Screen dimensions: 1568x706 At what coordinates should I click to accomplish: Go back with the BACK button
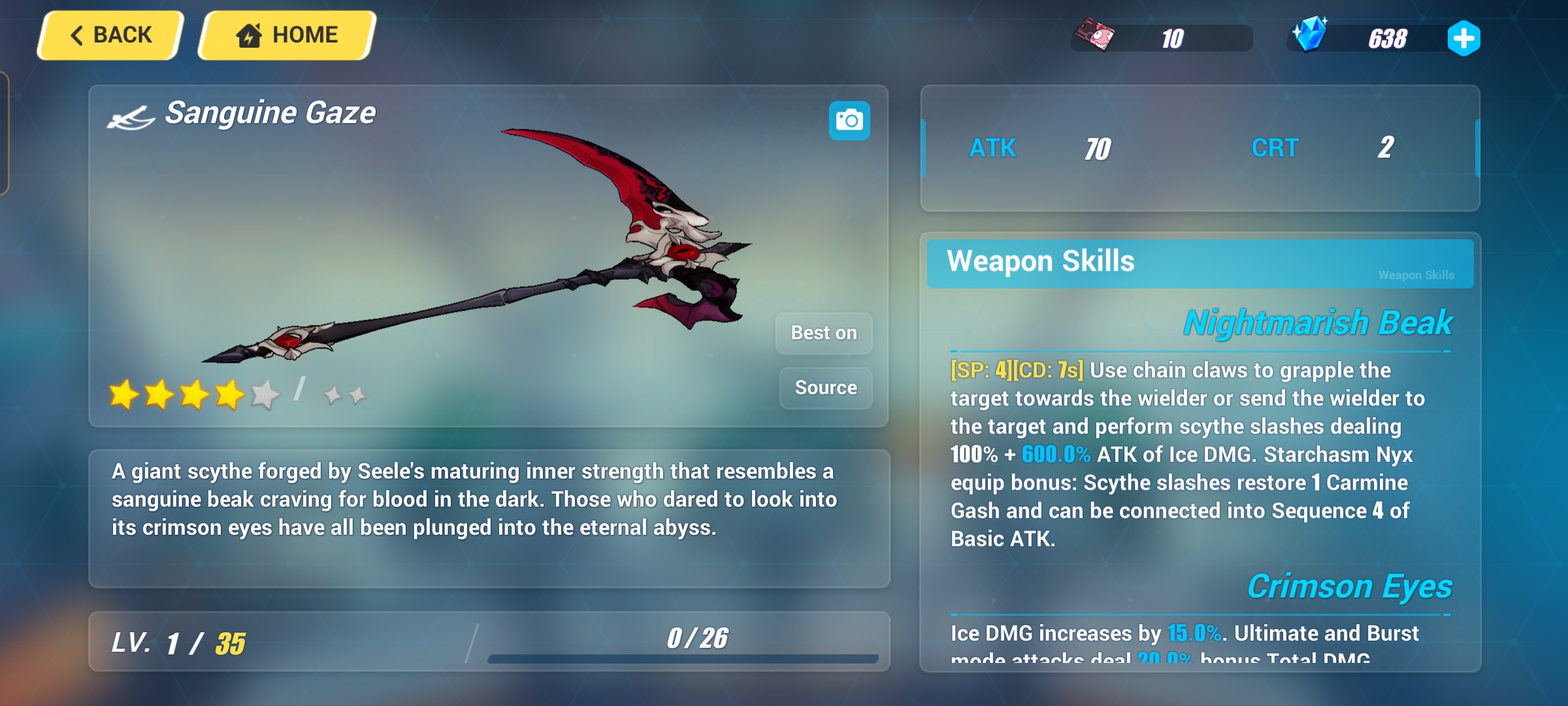[x=111, y=35]
